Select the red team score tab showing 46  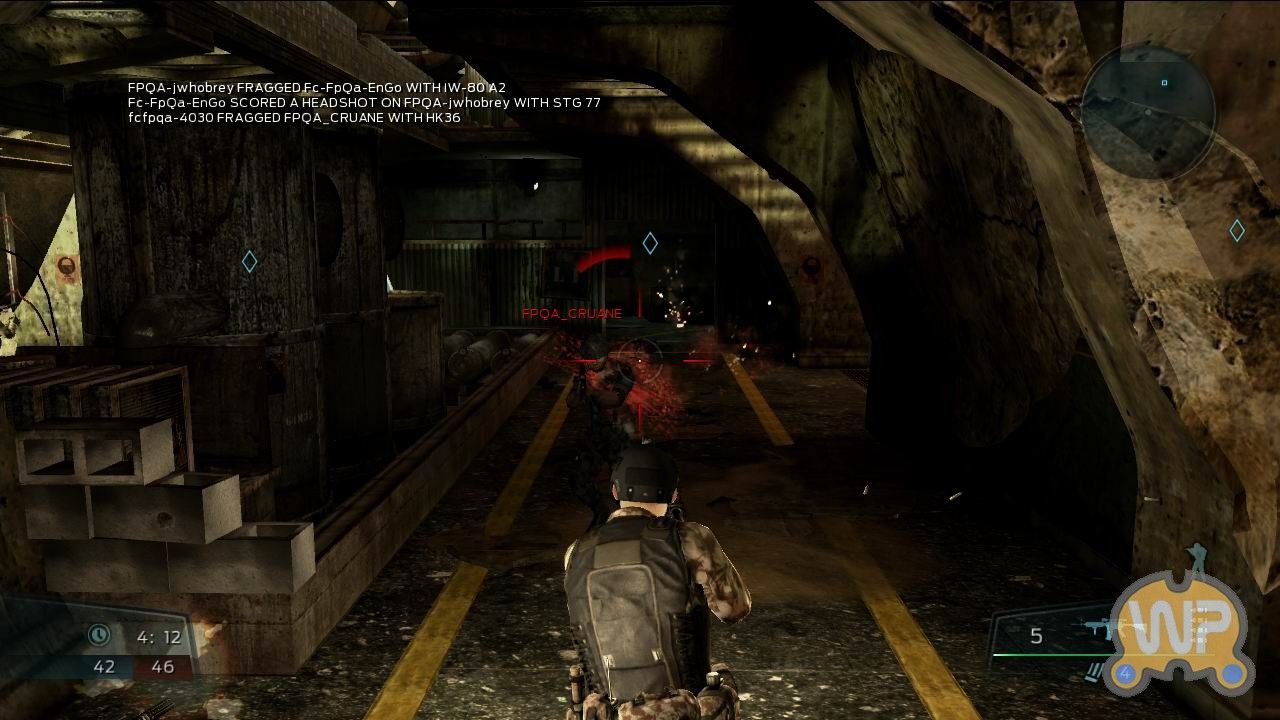163,665
